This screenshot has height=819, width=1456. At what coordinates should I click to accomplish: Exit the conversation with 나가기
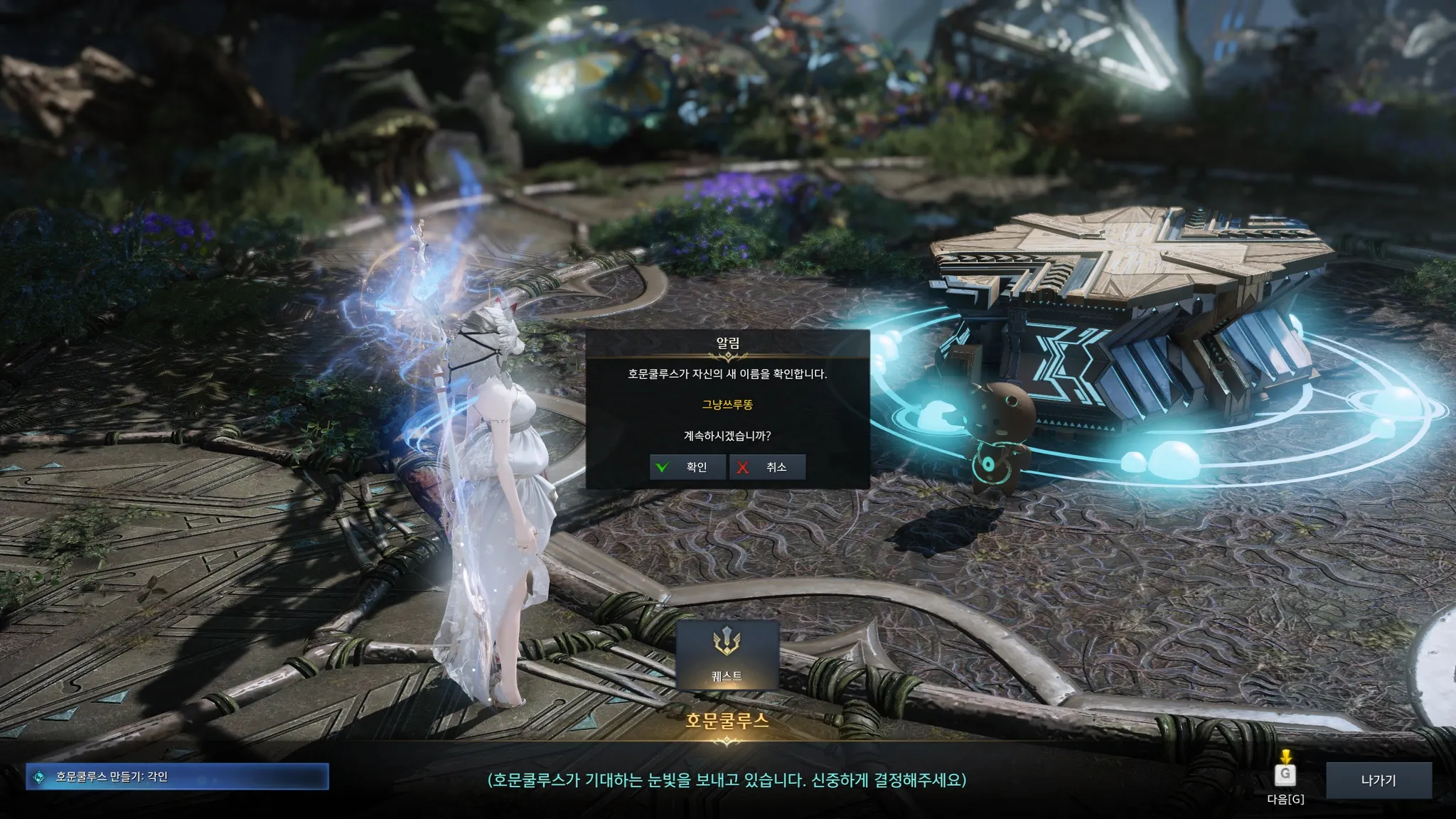[1378, 780]
